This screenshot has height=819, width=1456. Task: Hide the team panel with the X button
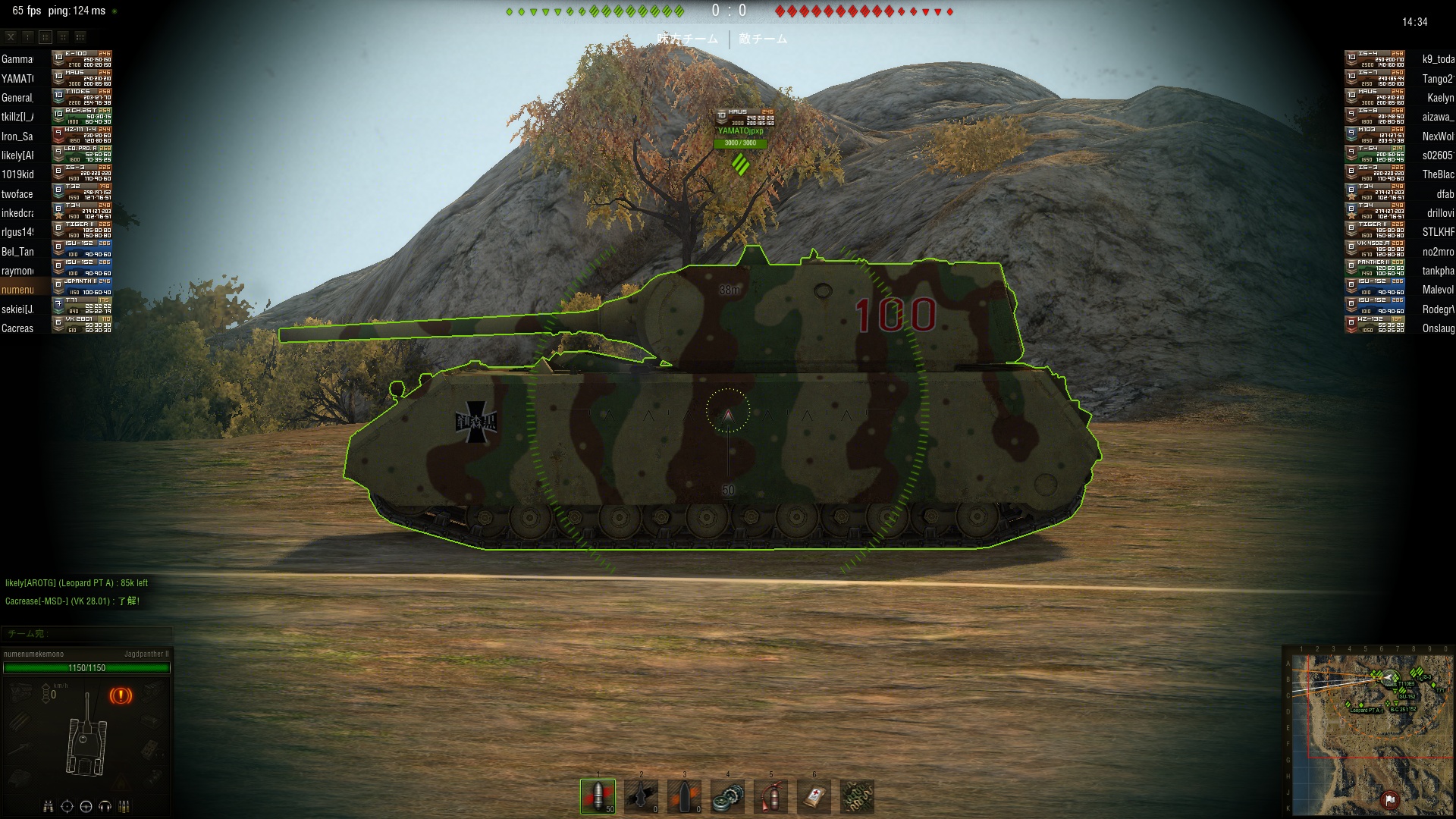11,36
